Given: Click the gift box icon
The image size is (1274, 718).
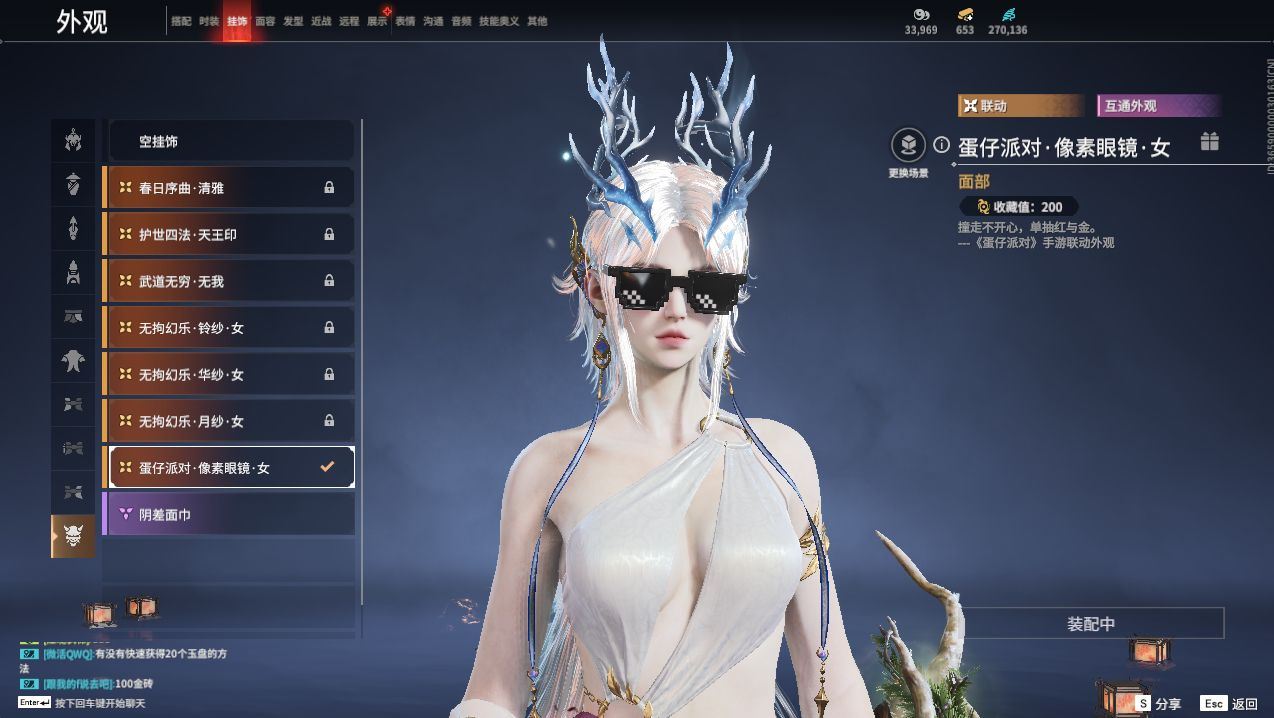Looking at the screenshot, I should pyautogui.click(x=1210, y=141).
